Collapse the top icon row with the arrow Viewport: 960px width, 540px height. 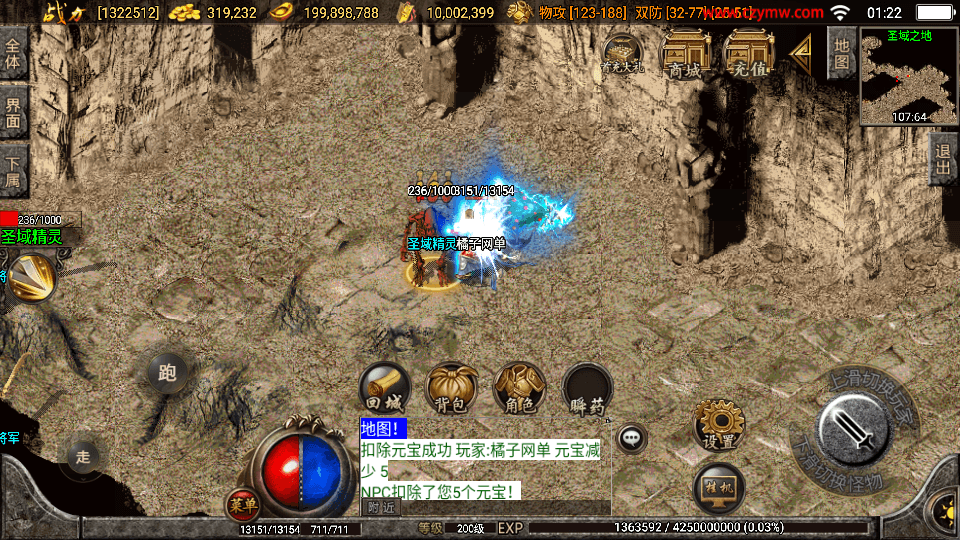(800, 53)
